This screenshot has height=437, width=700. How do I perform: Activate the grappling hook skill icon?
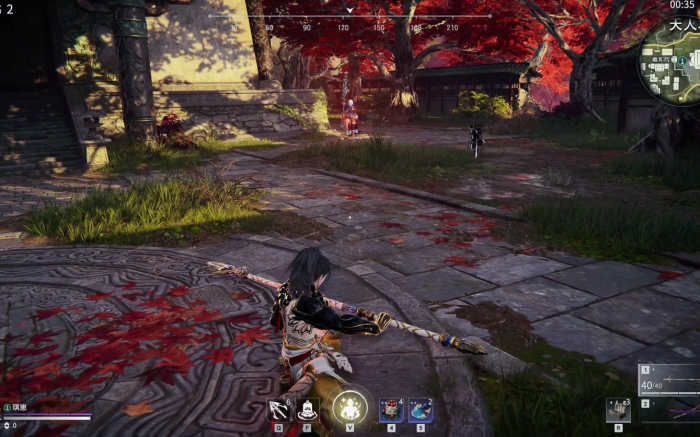tap(278, 408)
